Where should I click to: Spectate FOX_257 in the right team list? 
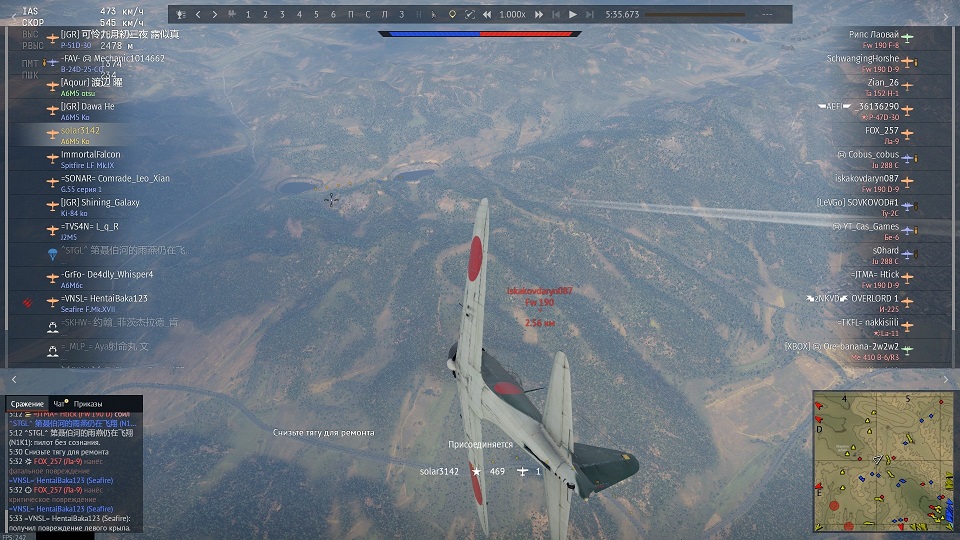click(881, 131)
